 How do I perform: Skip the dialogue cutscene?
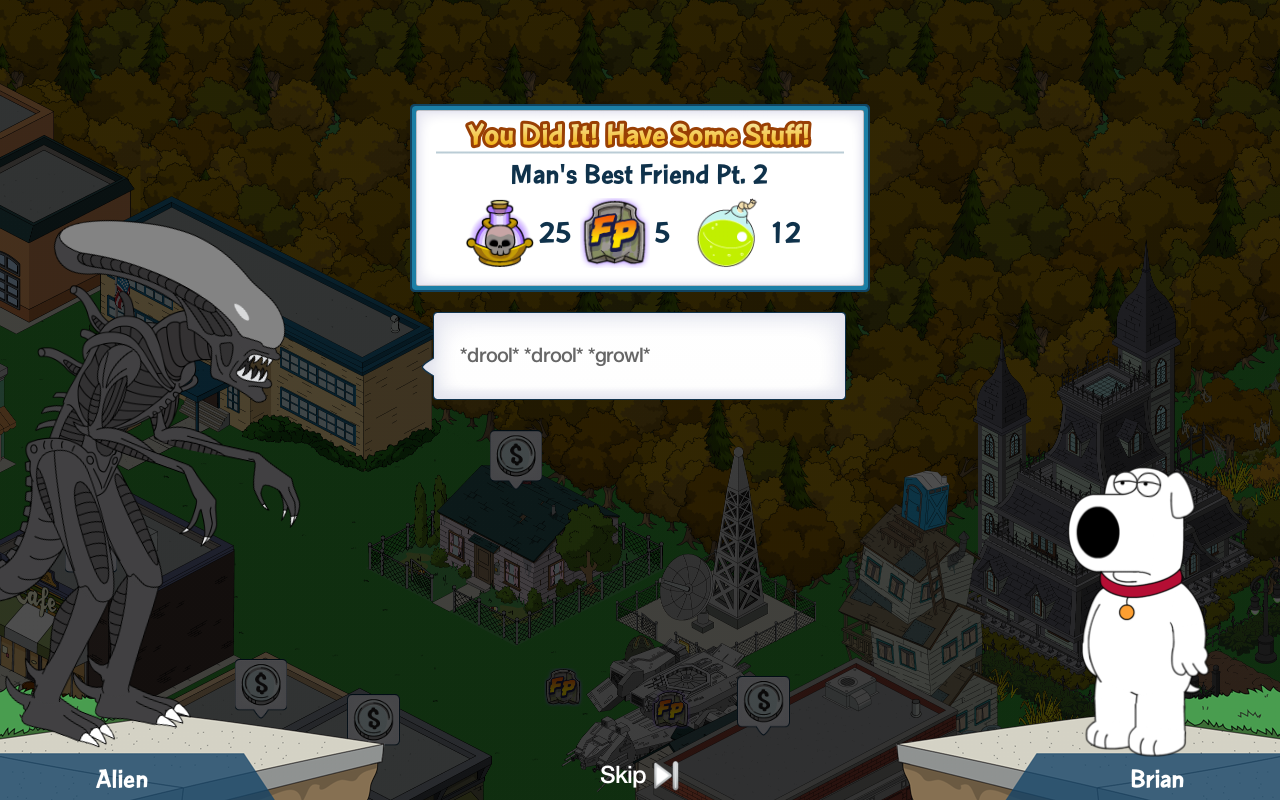[640, 775]
